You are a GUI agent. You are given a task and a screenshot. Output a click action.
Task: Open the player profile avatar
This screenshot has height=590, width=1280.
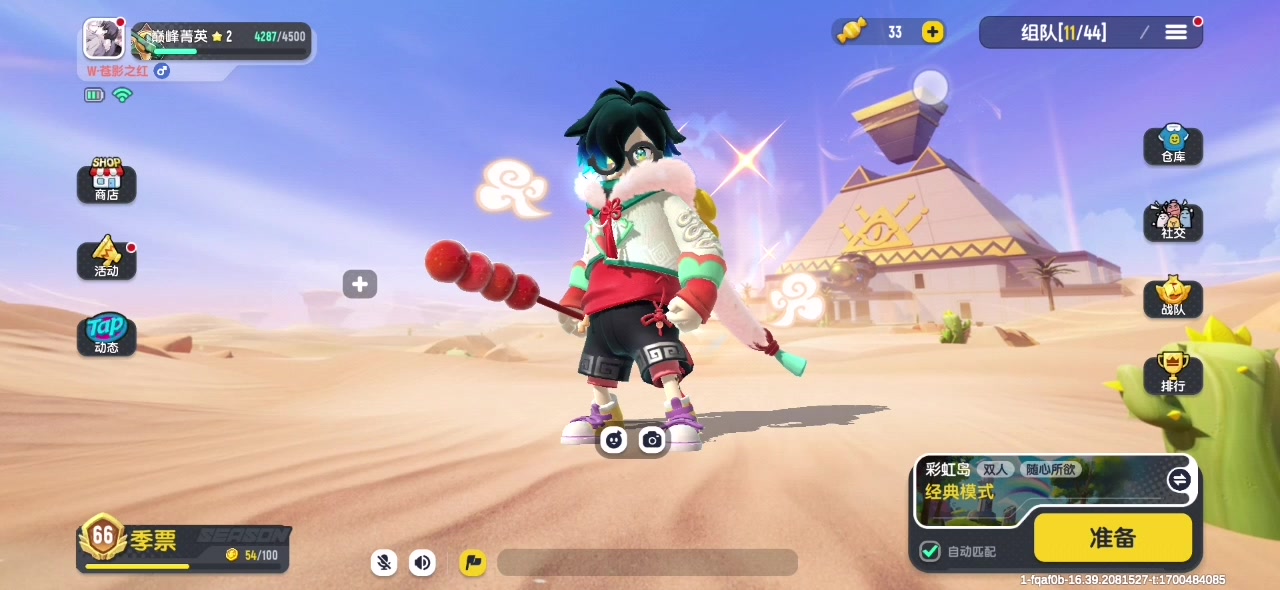104,39
